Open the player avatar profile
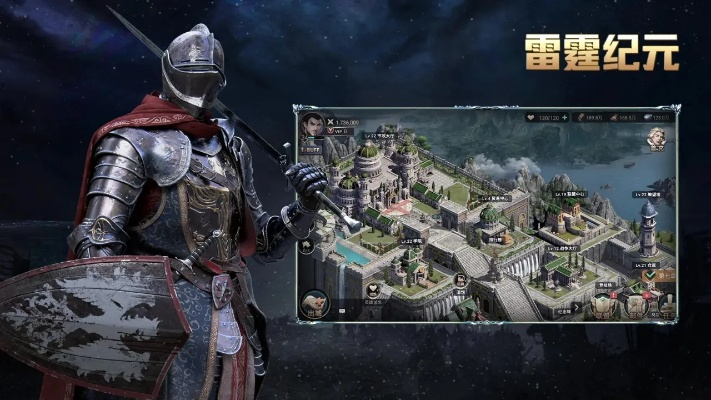711x400 pixels. [x=313, y=124]
